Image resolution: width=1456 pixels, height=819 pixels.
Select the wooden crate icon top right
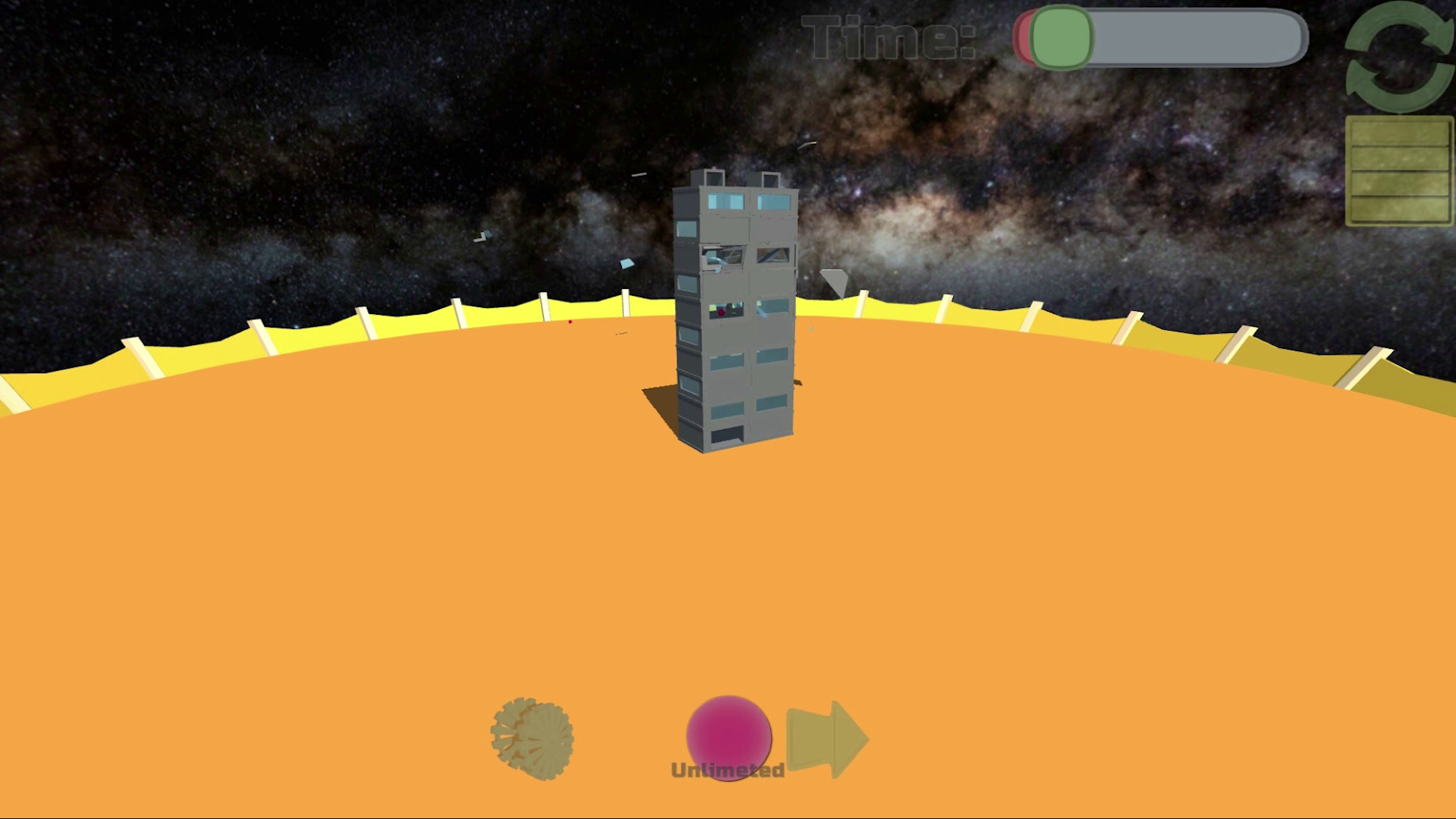(1398, 168)
